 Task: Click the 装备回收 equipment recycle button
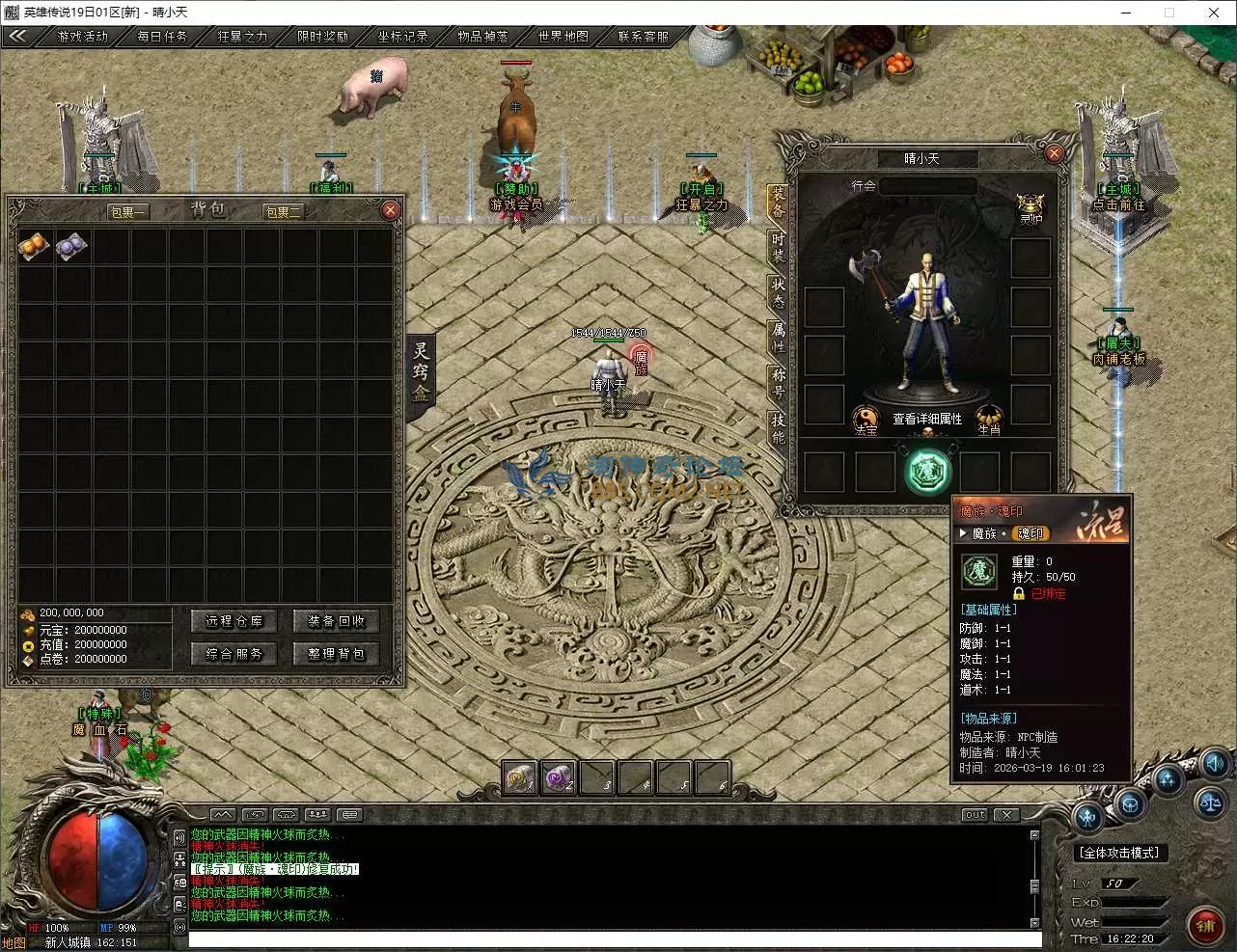(336, 621)
